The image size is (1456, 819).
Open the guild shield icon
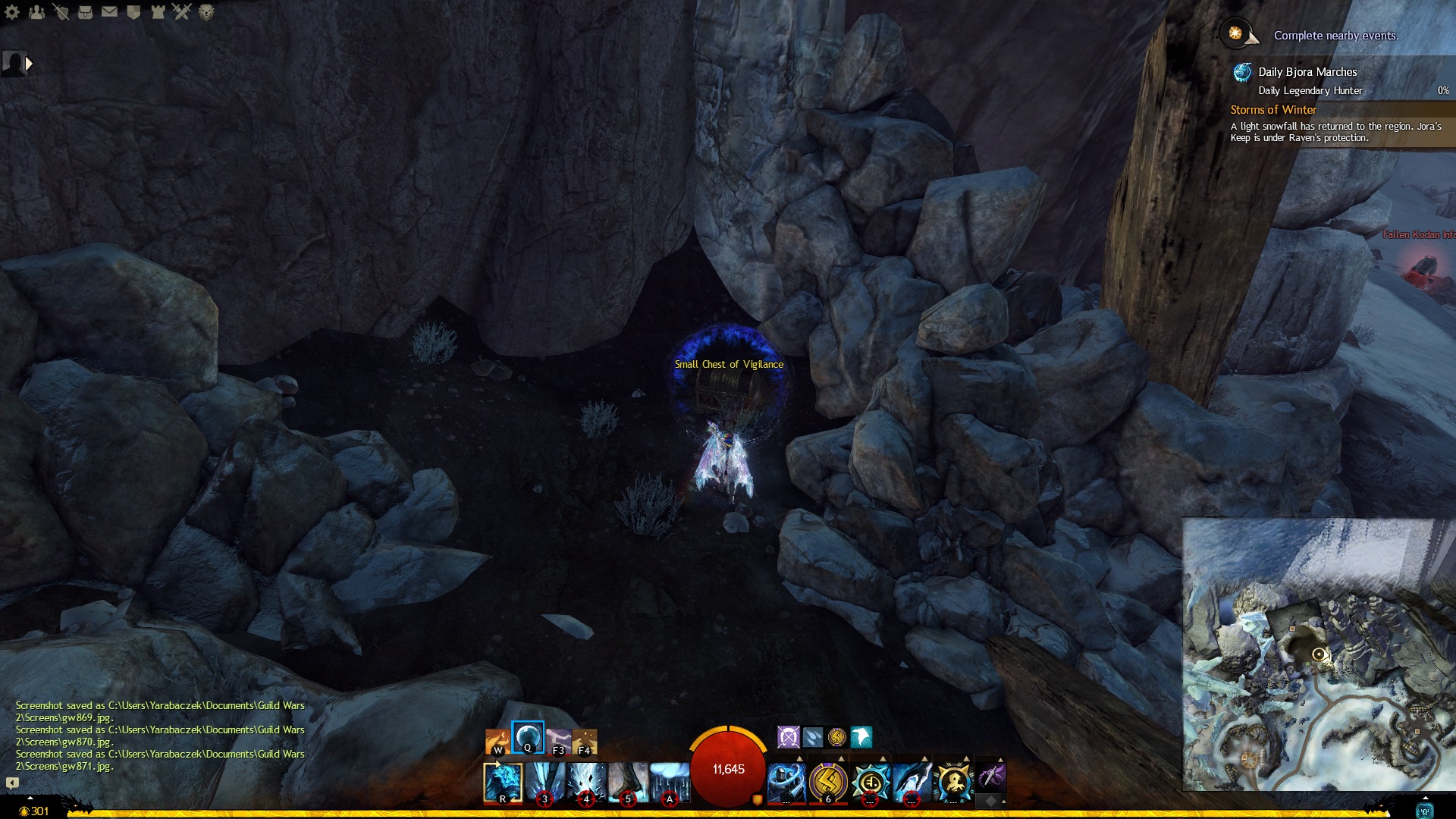[x=133, y=12]
